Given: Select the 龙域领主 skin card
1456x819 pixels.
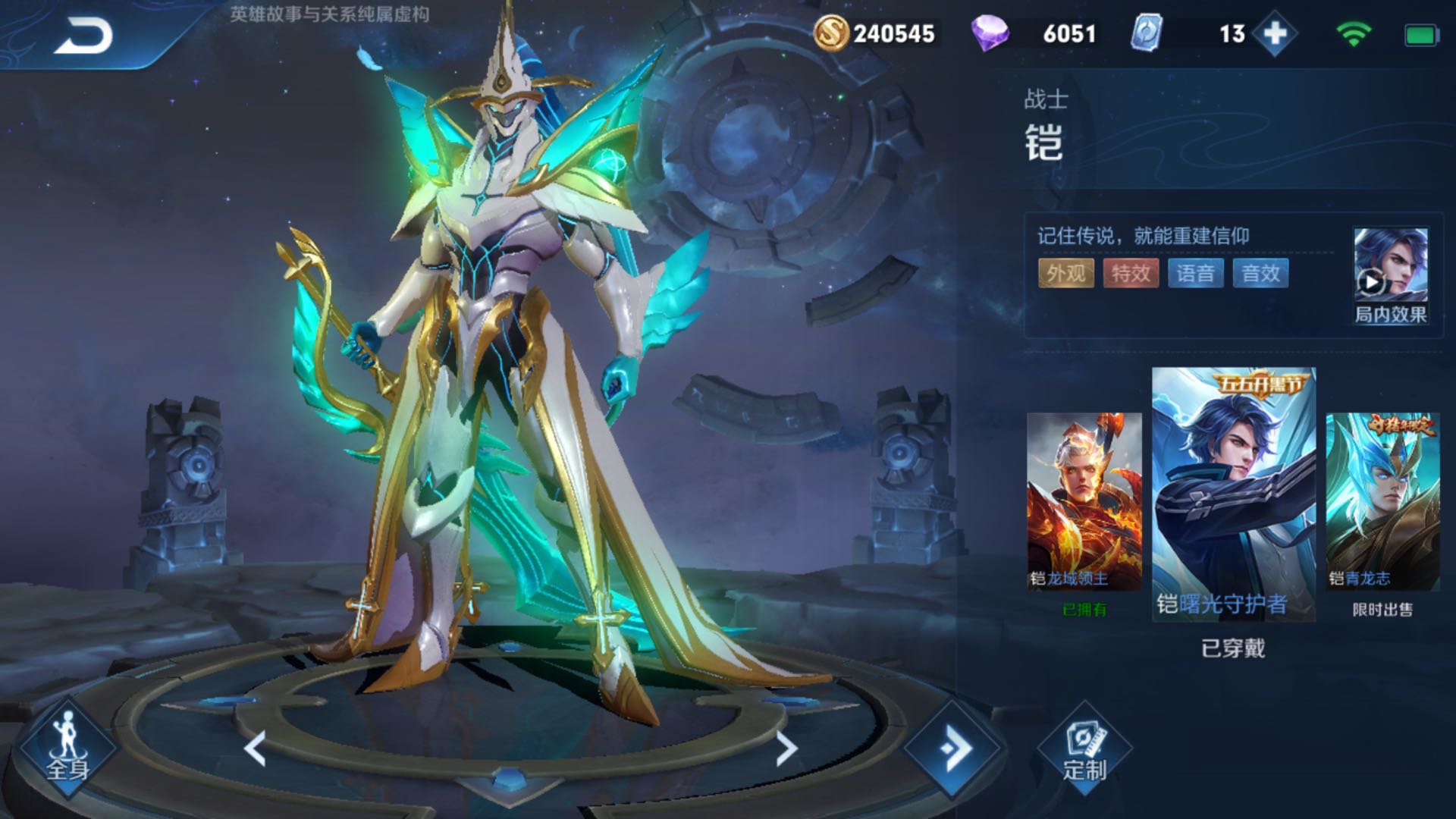Looking at the screenshot, I should (1084, 502).
